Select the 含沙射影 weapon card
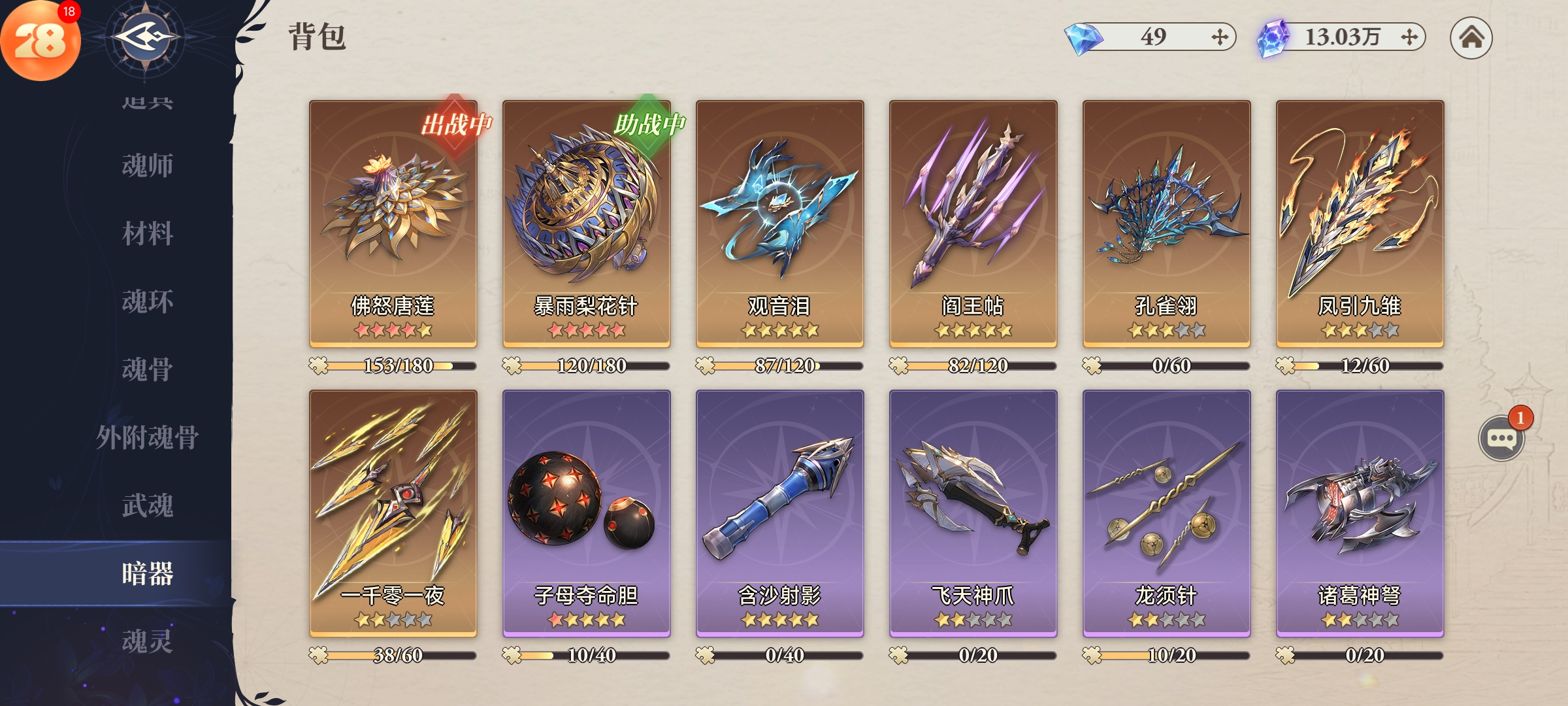The image size is (1568, 706). (x=779, y=513)
